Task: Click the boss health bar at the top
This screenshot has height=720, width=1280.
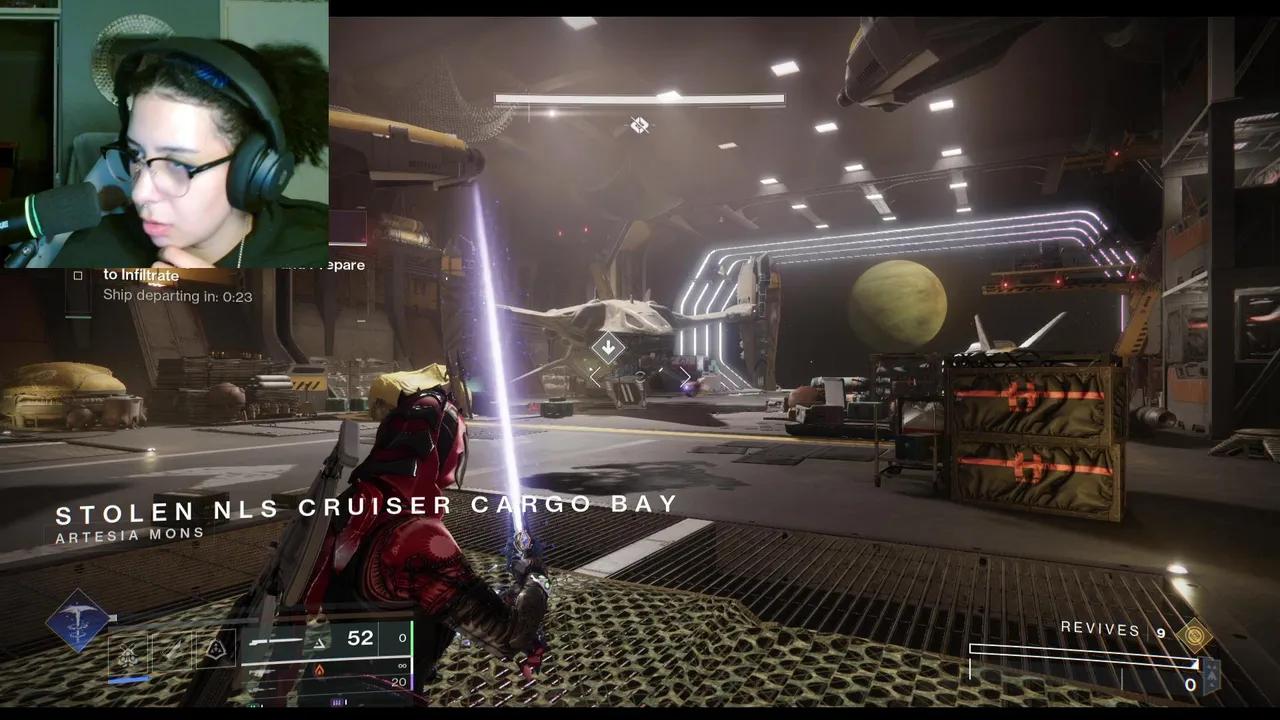Action: point(640,99)
